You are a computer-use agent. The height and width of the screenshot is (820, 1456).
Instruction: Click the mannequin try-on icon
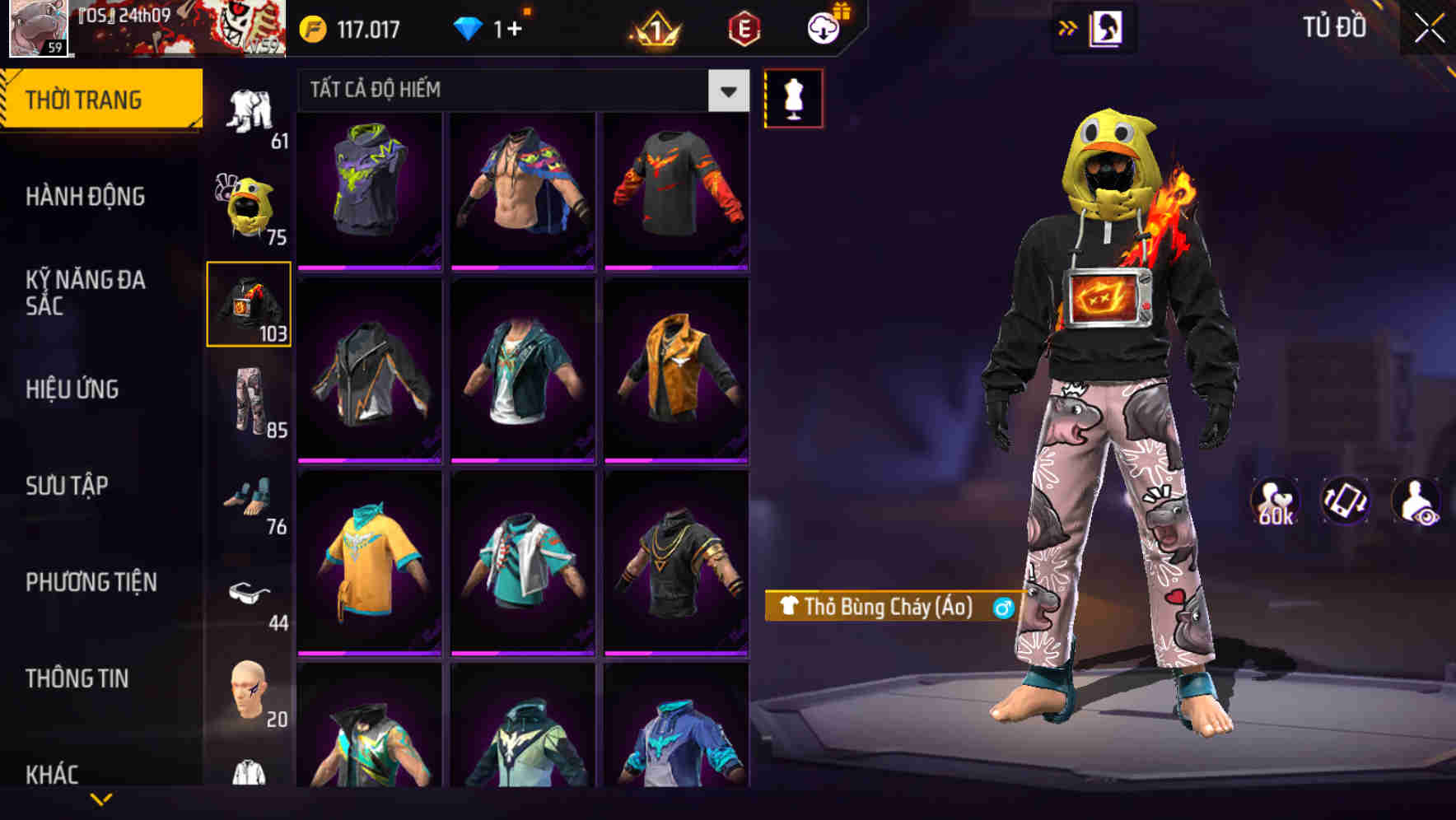tap(794, 97)
